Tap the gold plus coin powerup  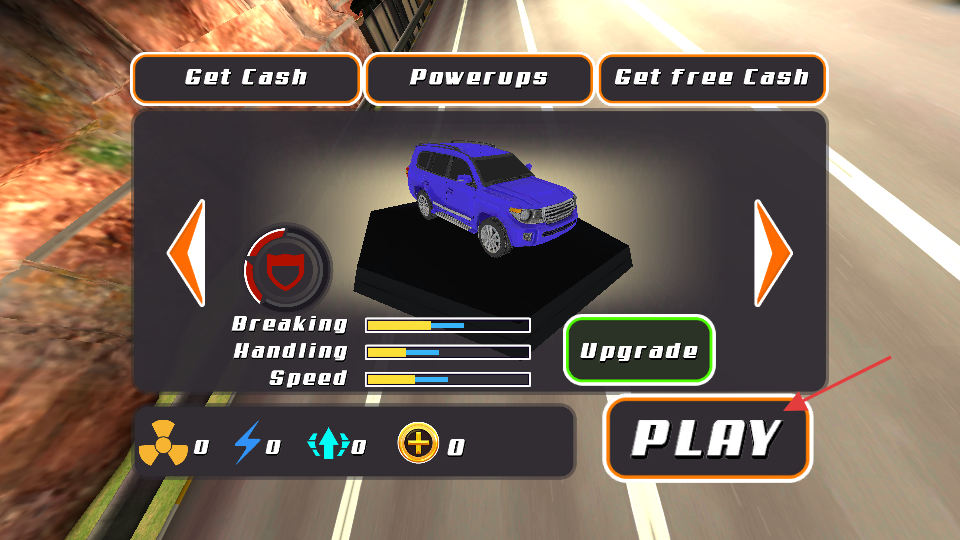418,443
